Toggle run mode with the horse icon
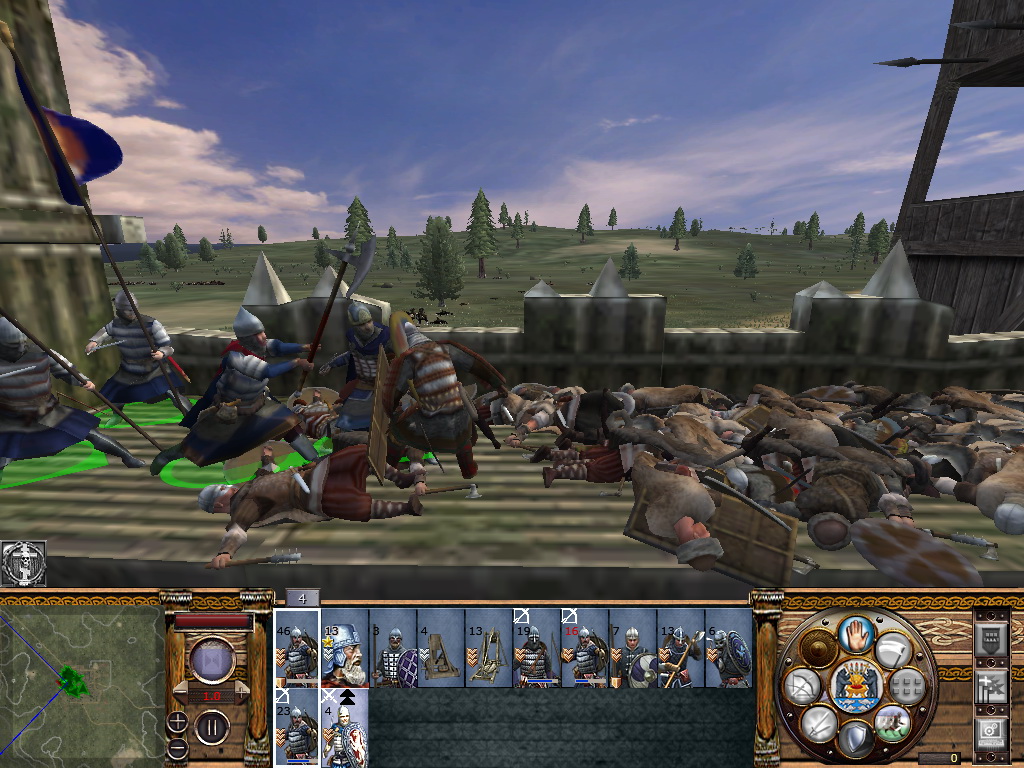The height and width of the screenshot is (768, 1024). pyautogui.click(x=891, y=722)
